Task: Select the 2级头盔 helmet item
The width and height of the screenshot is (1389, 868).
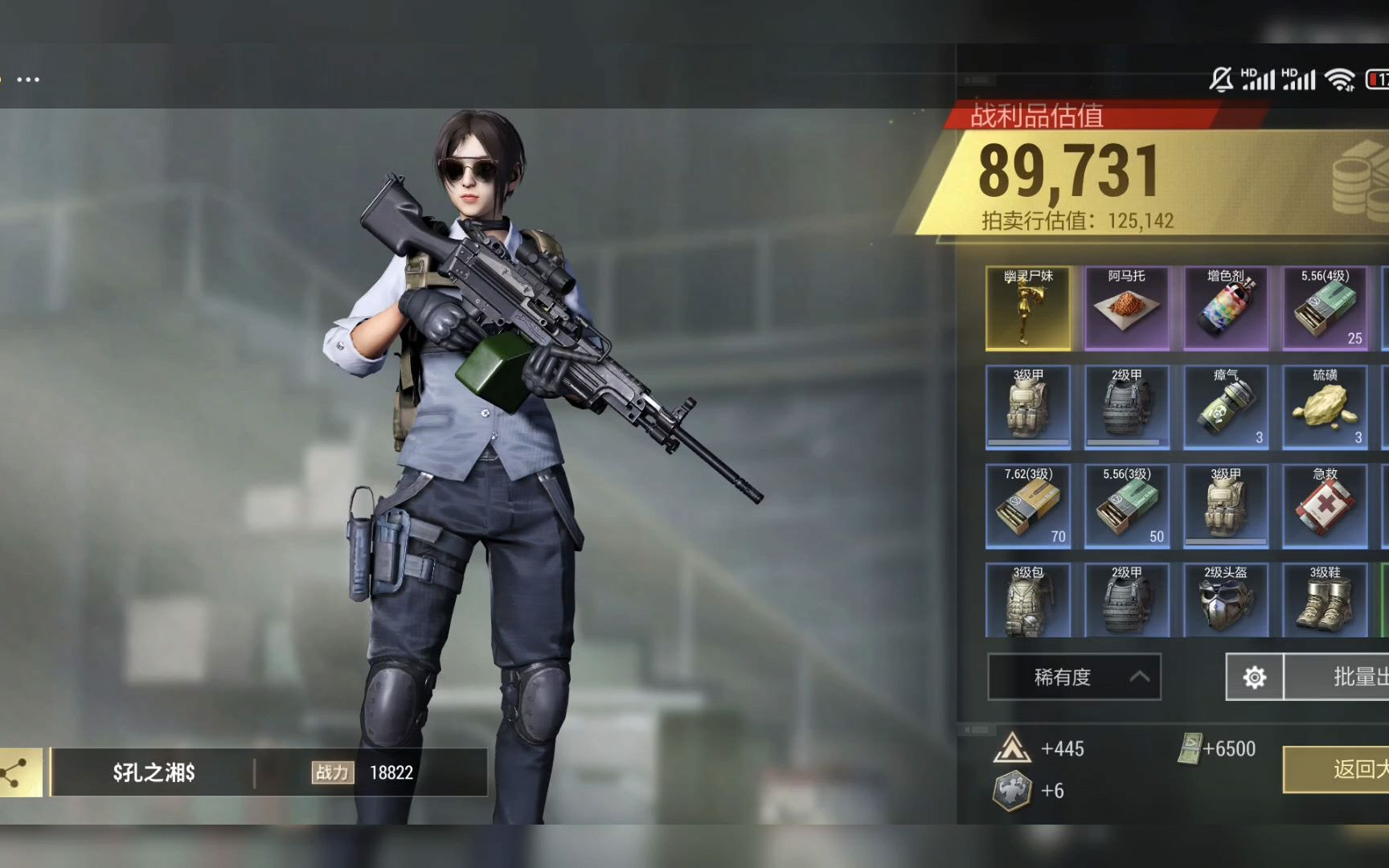Action: click(1226, 600)
